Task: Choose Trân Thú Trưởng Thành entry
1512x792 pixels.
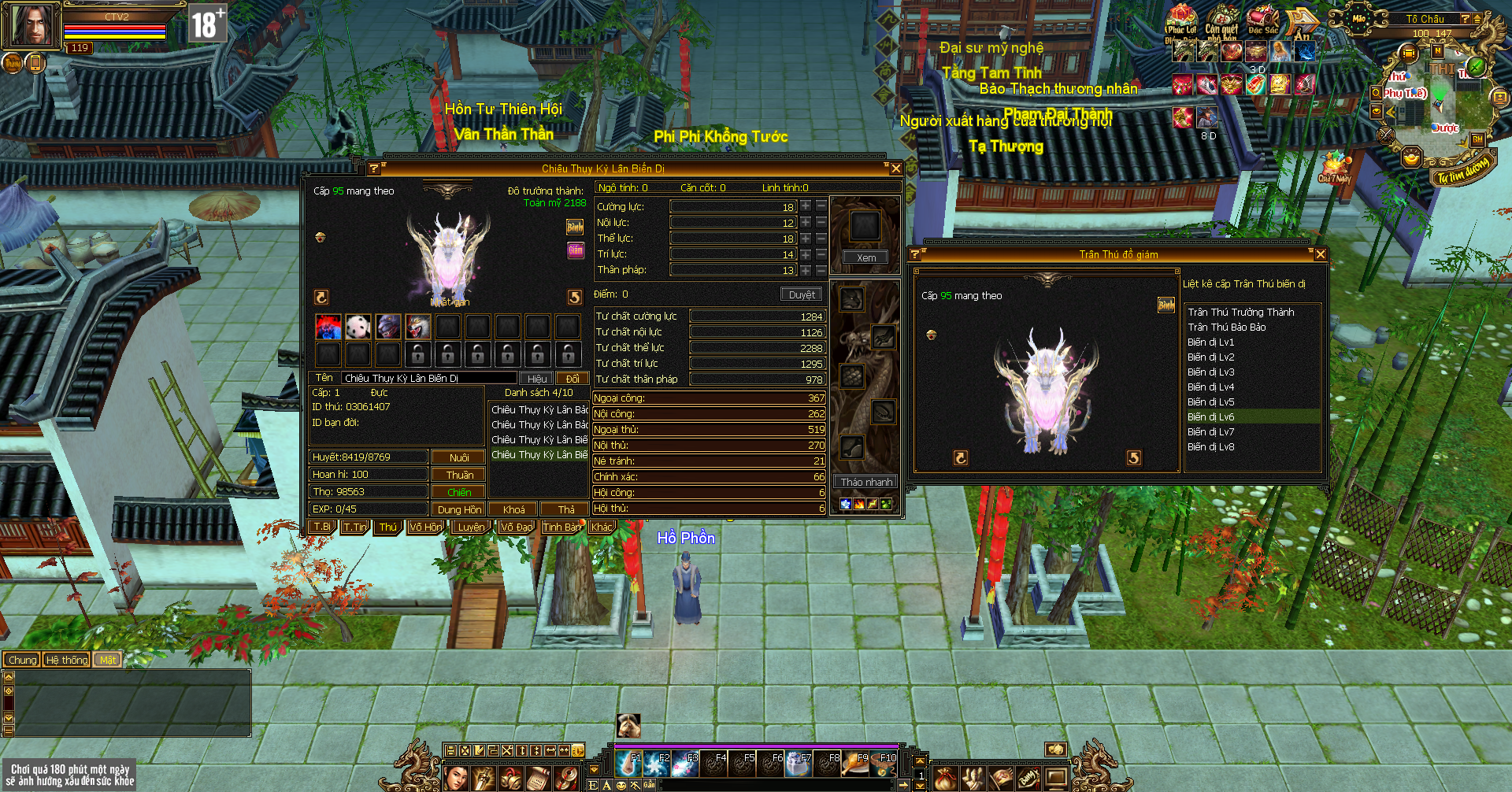Action: 1240,313
